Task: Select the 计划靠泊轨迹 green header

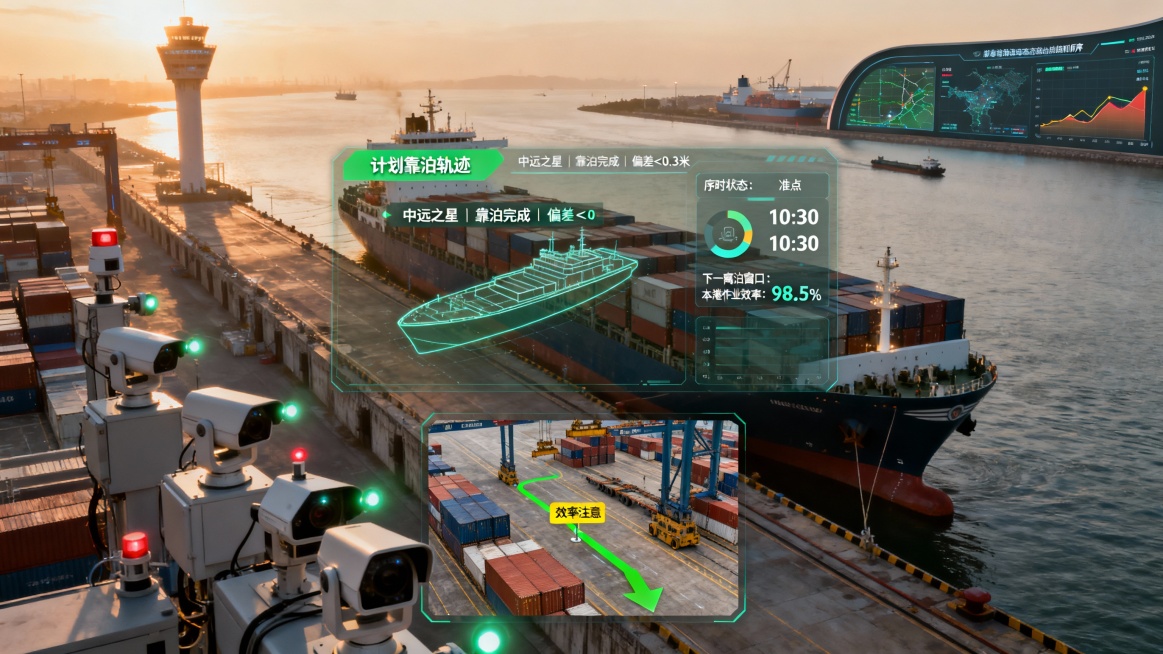Action: [420, 165]
